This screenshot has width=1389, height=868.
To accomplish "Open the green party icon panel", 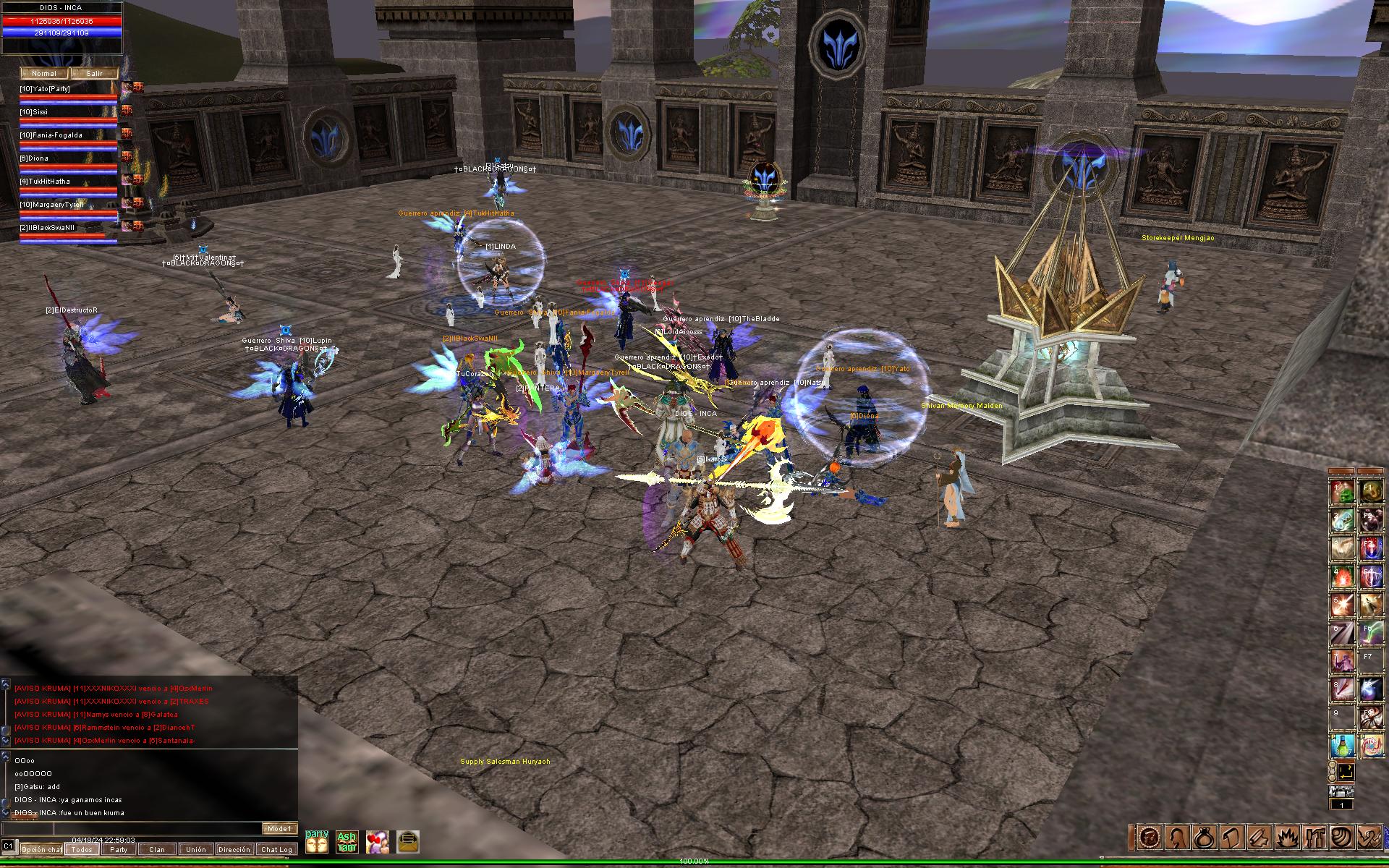I will [x=317, y=842].
